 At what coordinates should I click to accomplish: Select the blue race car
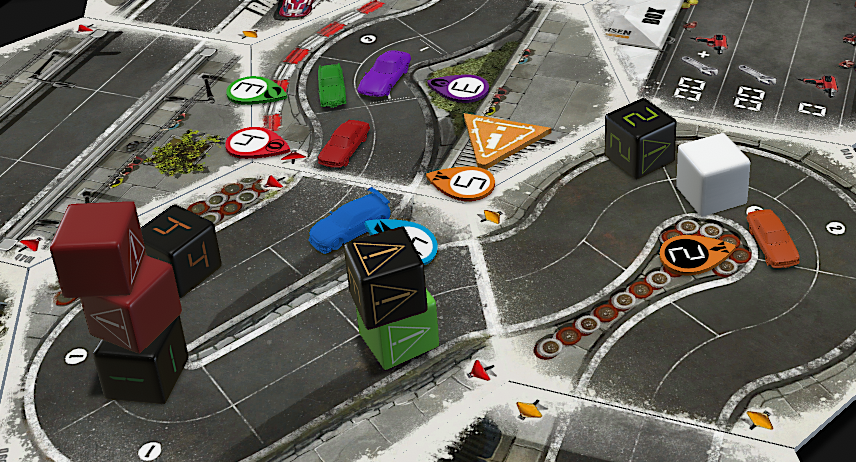pos(345,224)
